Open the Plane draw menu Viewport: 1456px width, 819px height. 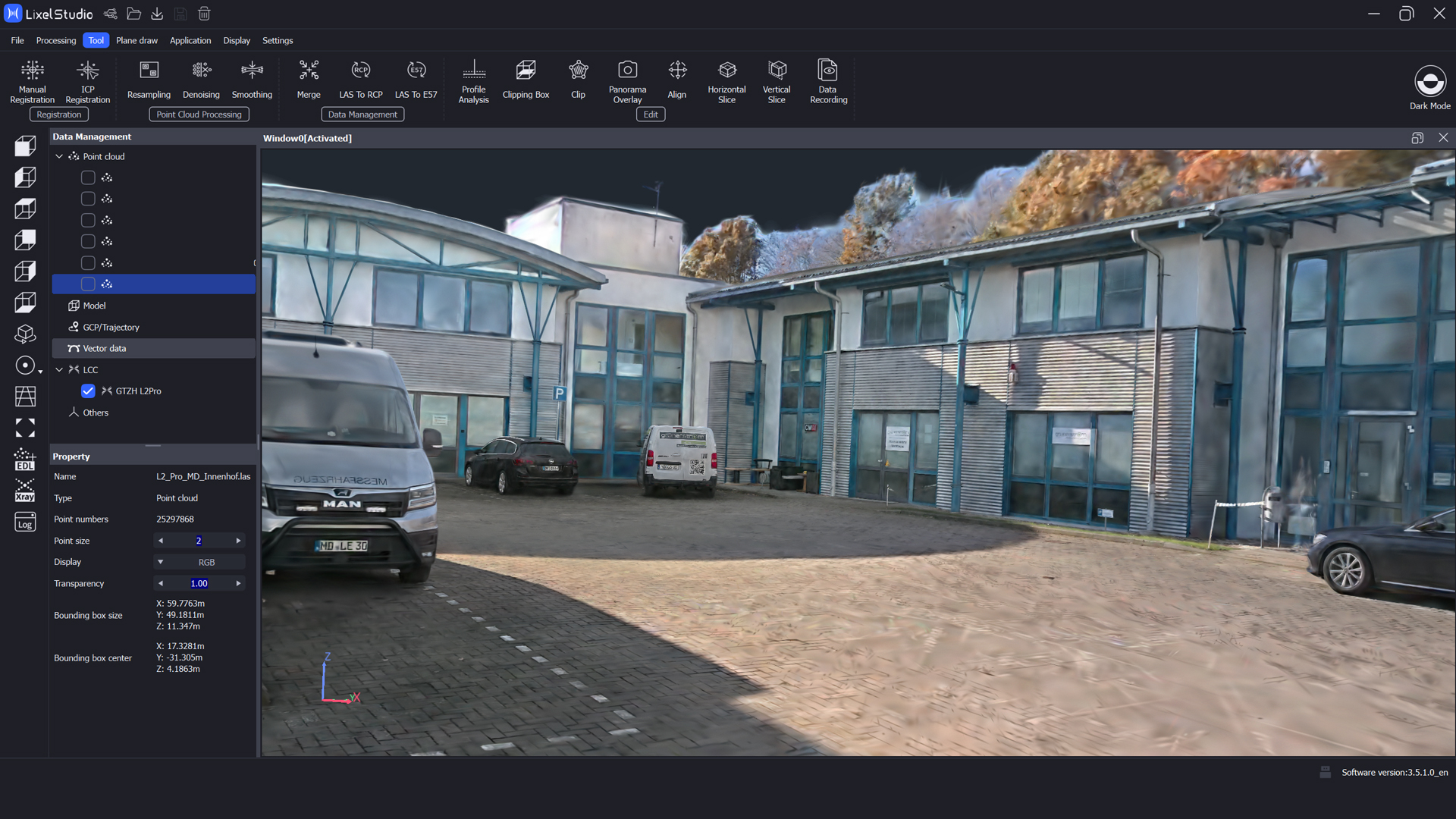pyautogui.click(x=136, y=40)
